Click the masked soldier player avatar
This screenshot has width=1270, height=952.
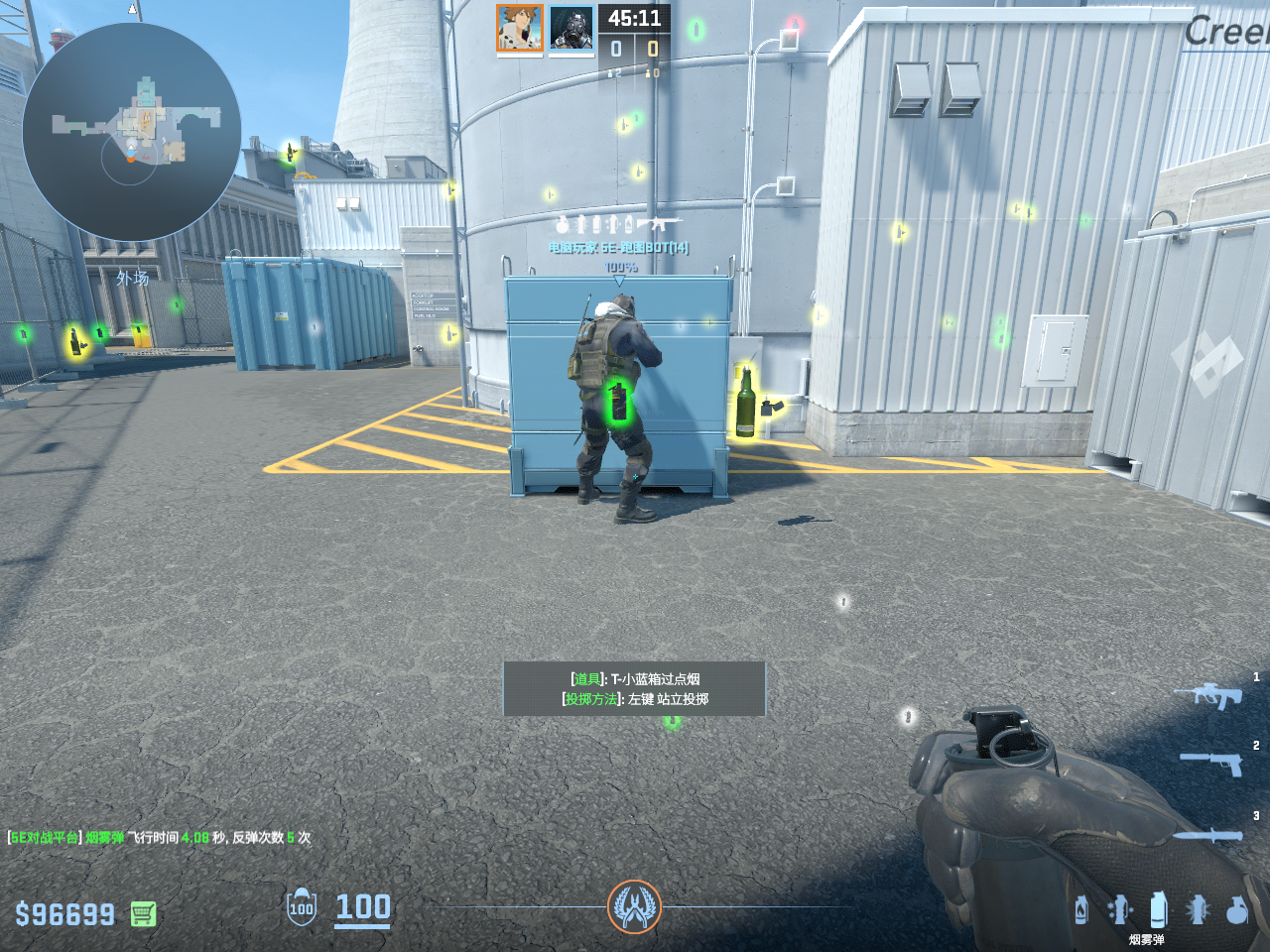(x=571, y=29)
